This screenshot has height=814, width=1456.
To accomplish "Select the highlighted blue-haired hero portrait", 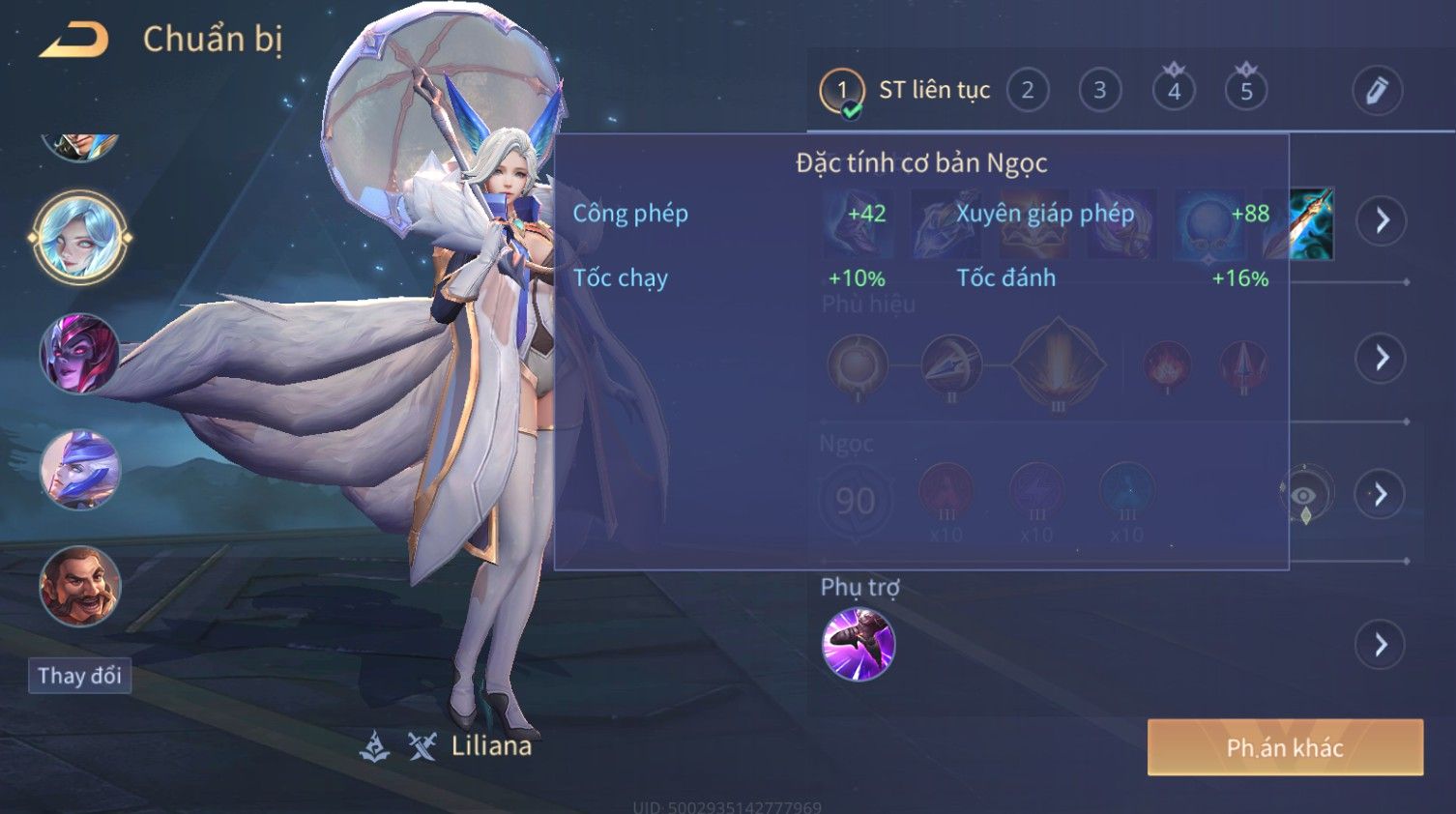I will (80, 238).
